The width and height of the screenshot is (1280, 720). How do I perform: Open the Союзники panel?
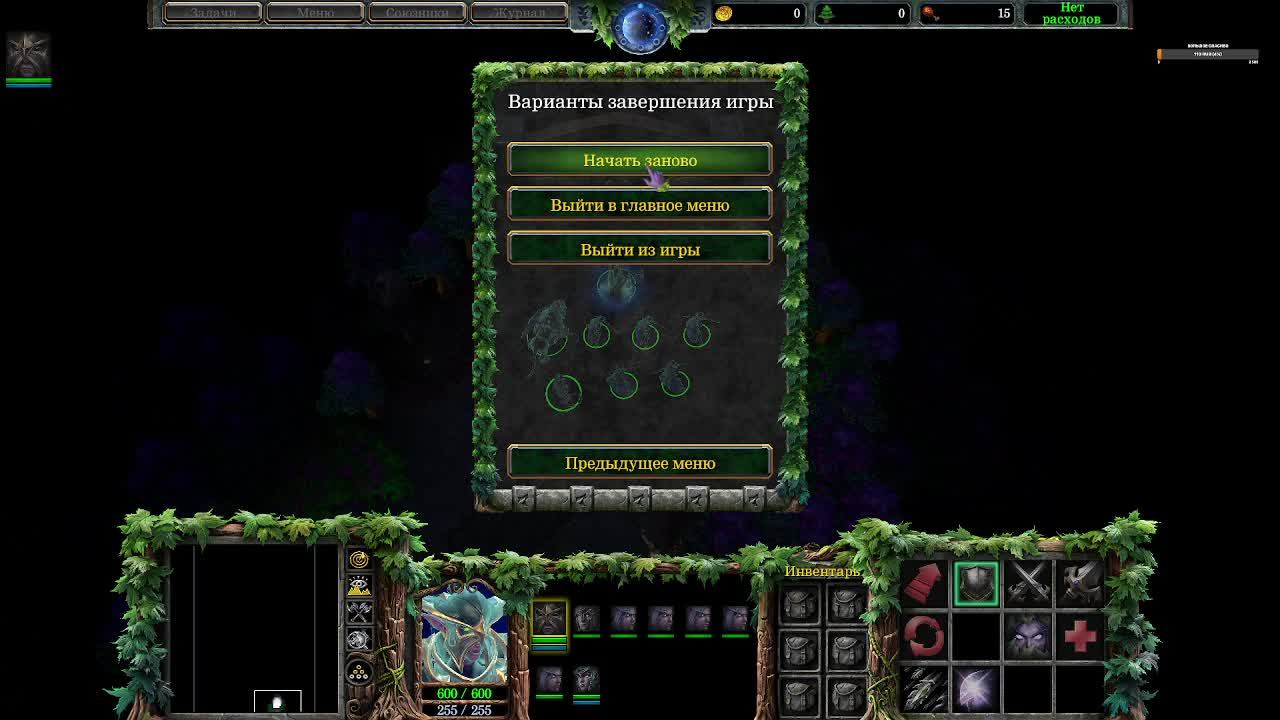coord(417,12)
